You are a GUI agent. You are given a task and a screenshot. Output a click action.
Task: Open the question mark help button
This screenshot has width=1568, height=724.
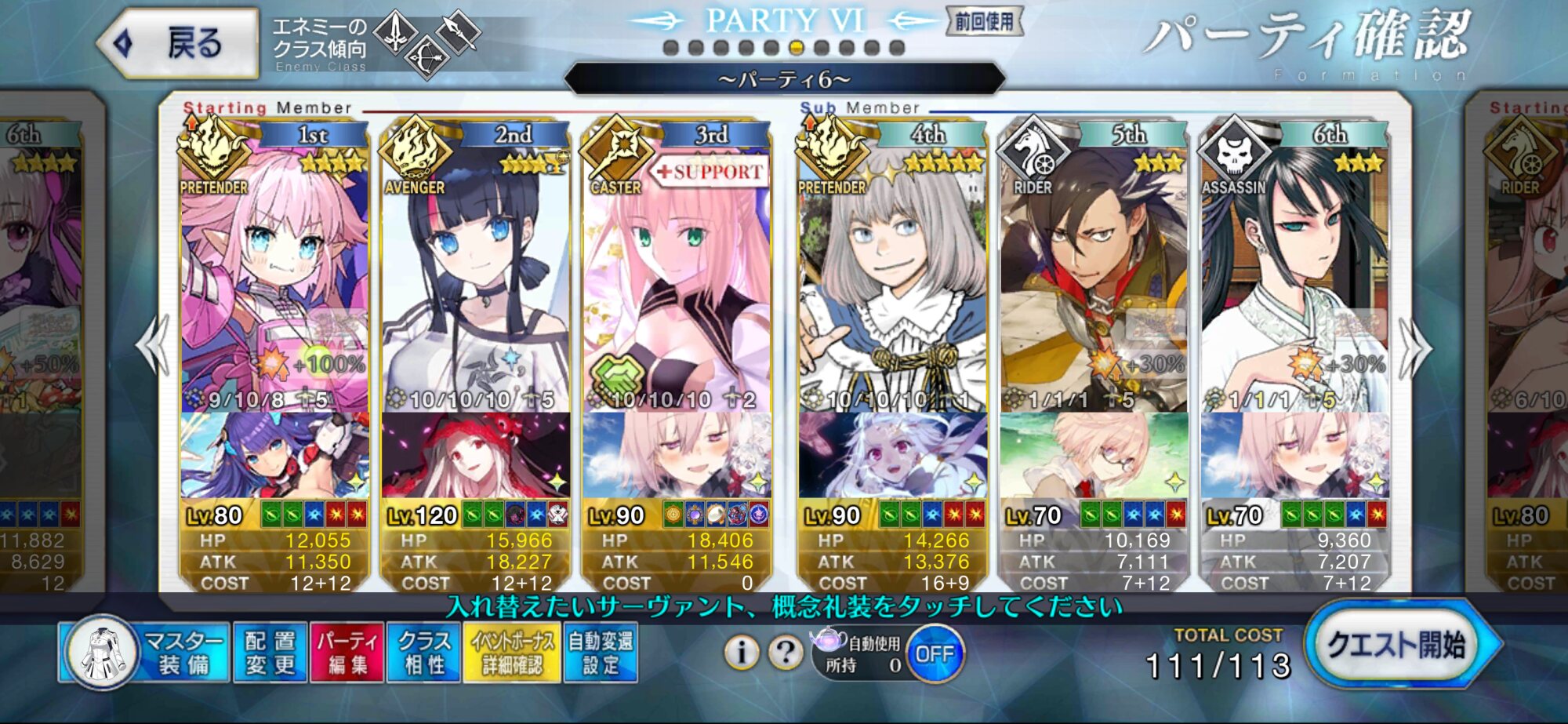point(785,652)
